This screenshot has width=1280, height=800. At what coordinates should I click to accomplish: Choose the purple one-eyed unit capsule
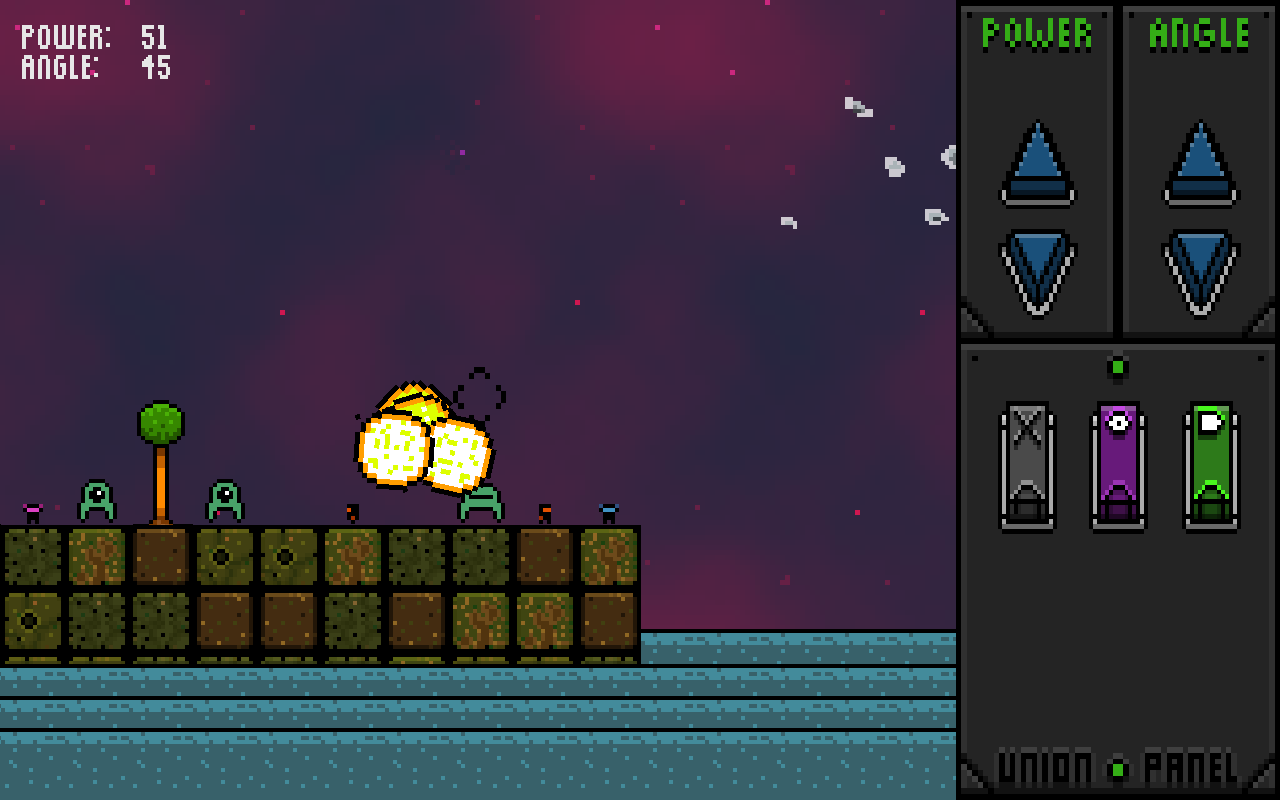(x=1118, y=465)
